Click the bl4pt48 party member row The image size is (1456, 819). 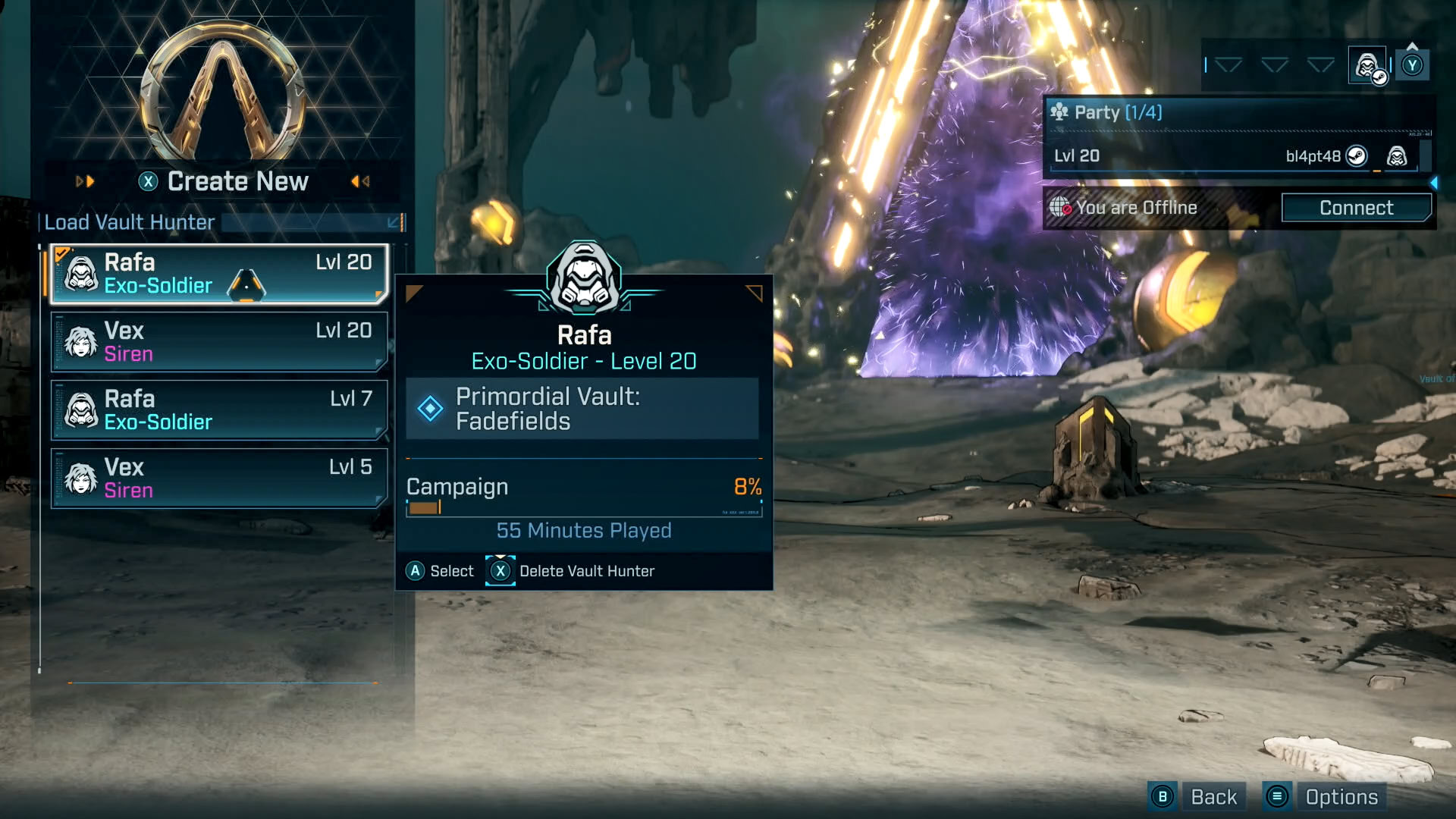pos(1232,156)
